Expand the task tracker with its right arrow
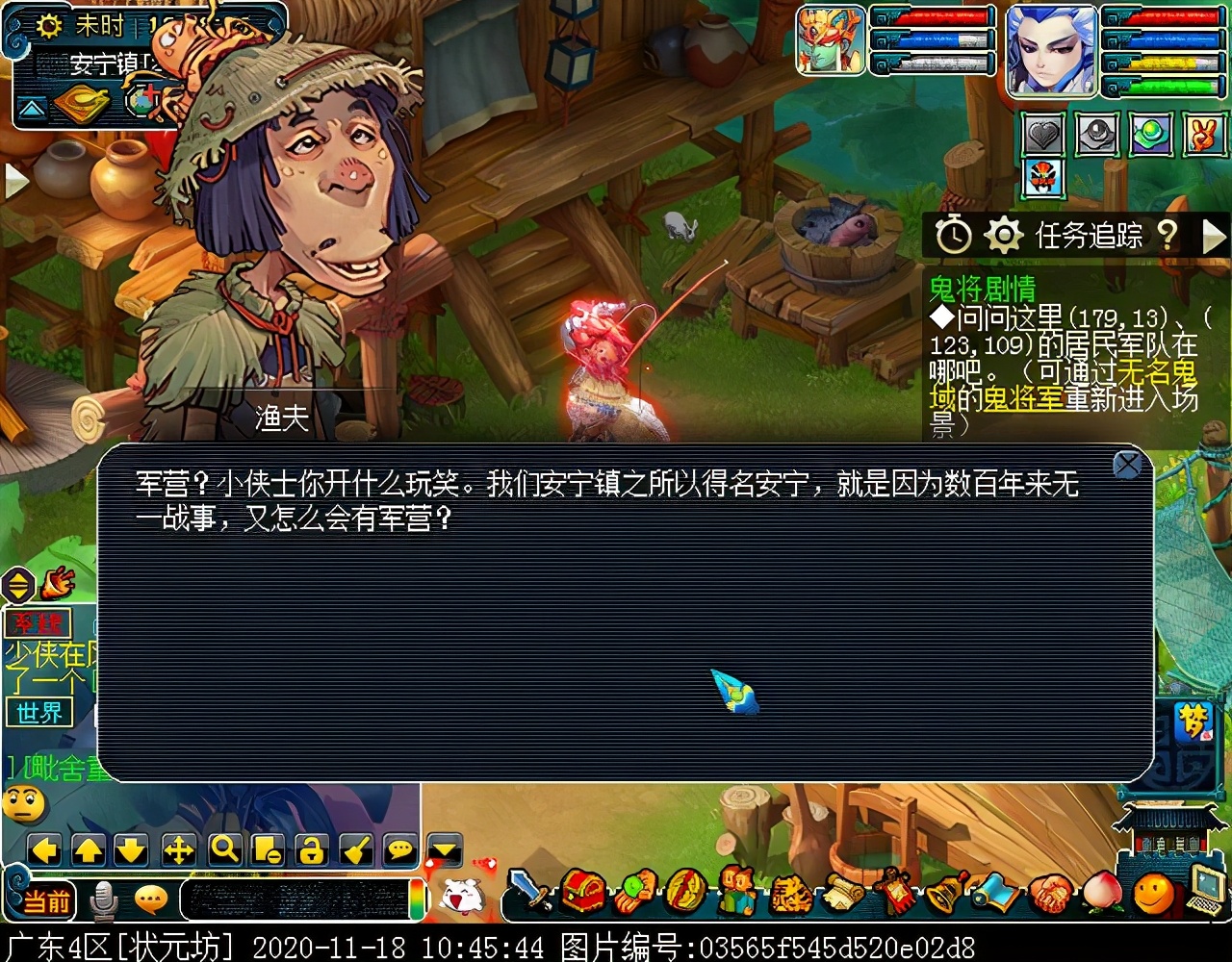Image resolution: width=1232 pixels, height=962 pixels. click(1215, 234)
